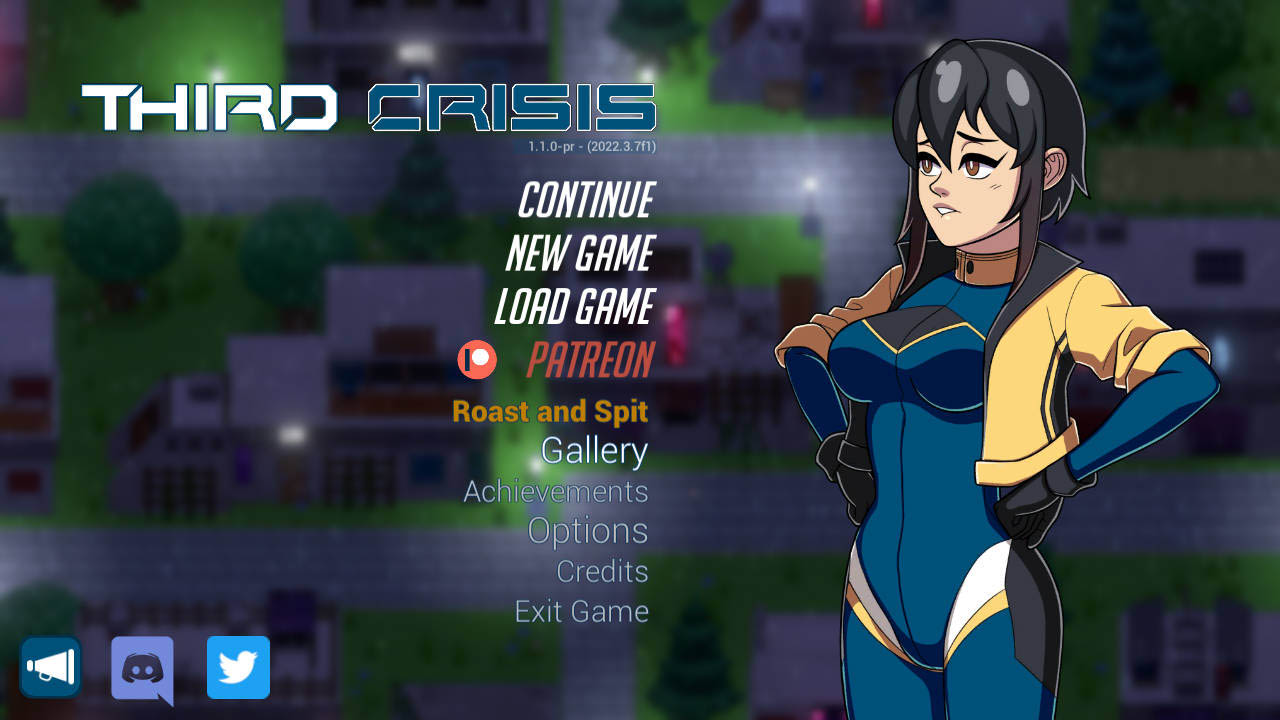View the game Credits

click(602, 571)
